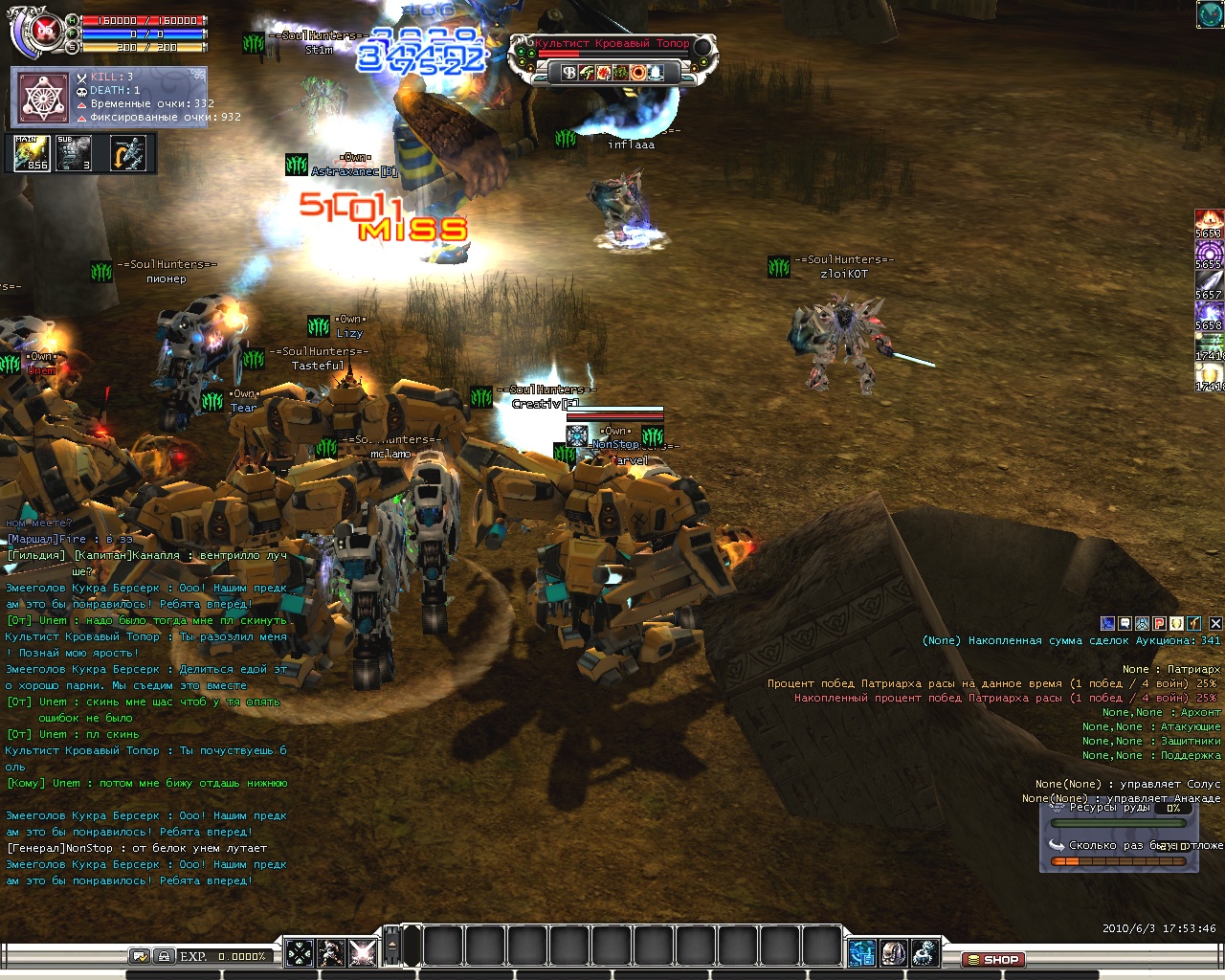Click the orange ring status icon on target

pyautogui.click(x=637, y=73)
